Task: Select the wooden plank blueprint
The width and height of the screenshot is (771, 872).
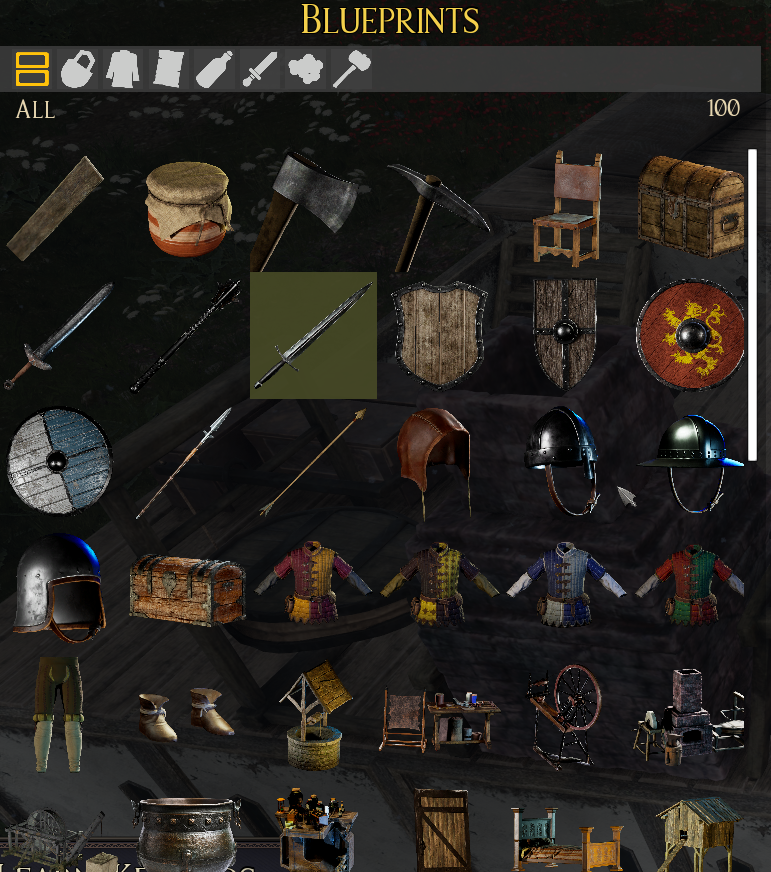Action: pyautogui.click(x=56, y=208)
